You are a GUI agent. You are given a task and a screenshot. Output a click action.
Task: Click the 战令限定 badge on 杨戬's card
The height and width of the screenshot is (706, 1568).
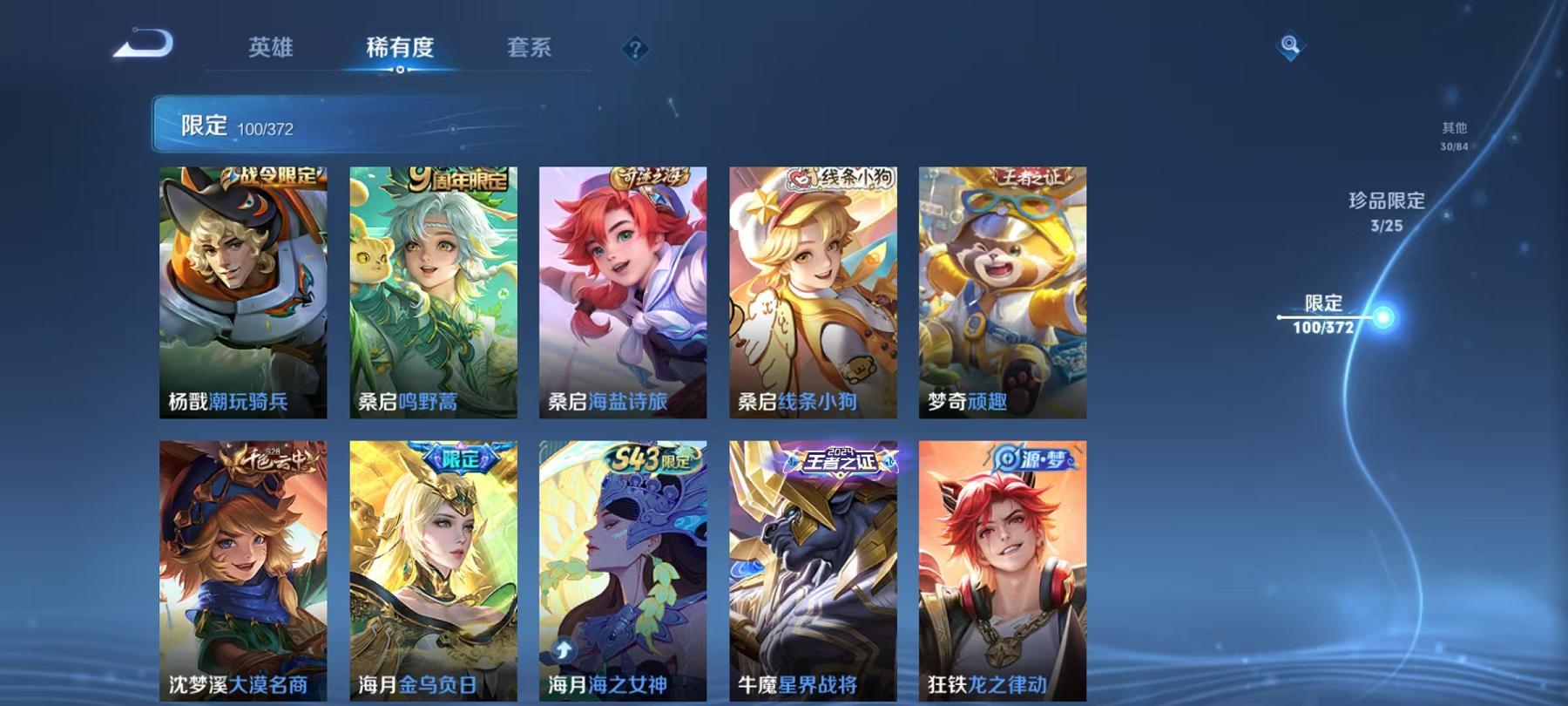272,174
